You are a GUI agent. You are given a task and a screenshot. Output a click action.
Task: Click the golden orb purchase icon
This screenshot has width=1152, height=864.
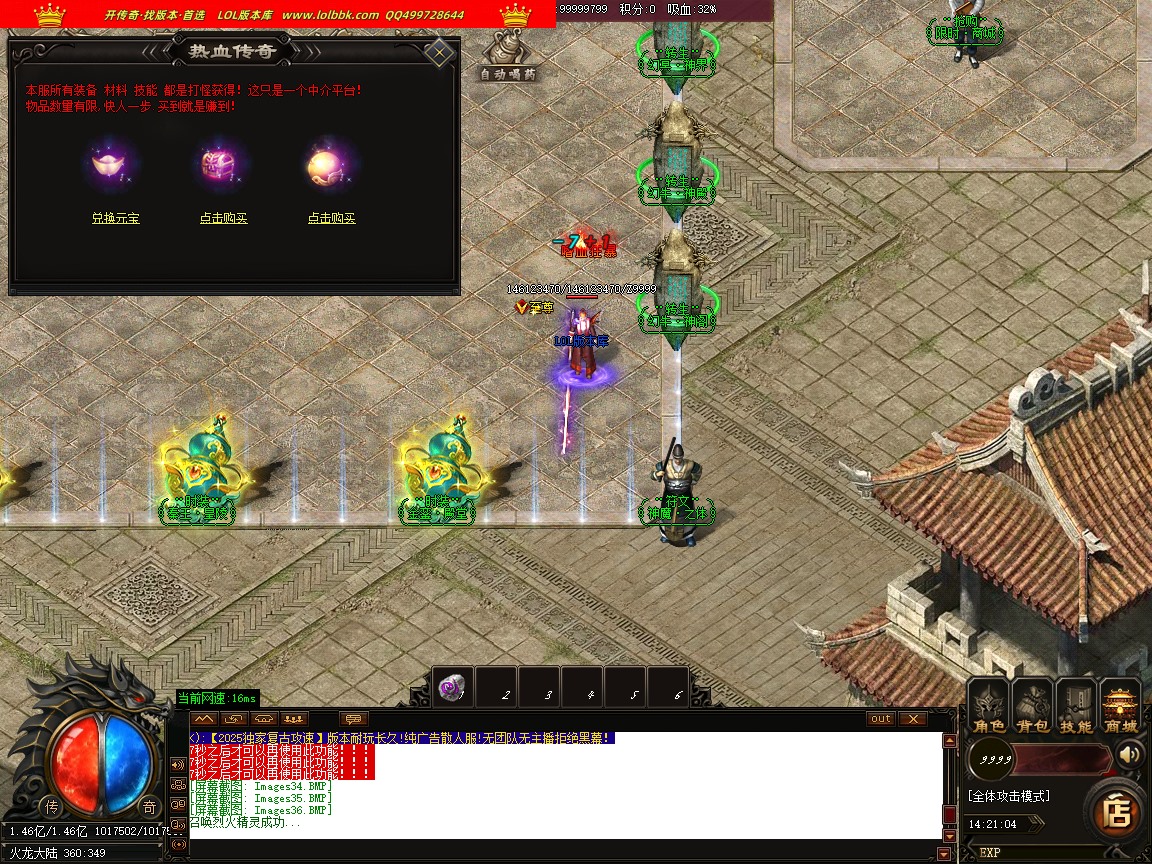326,165
